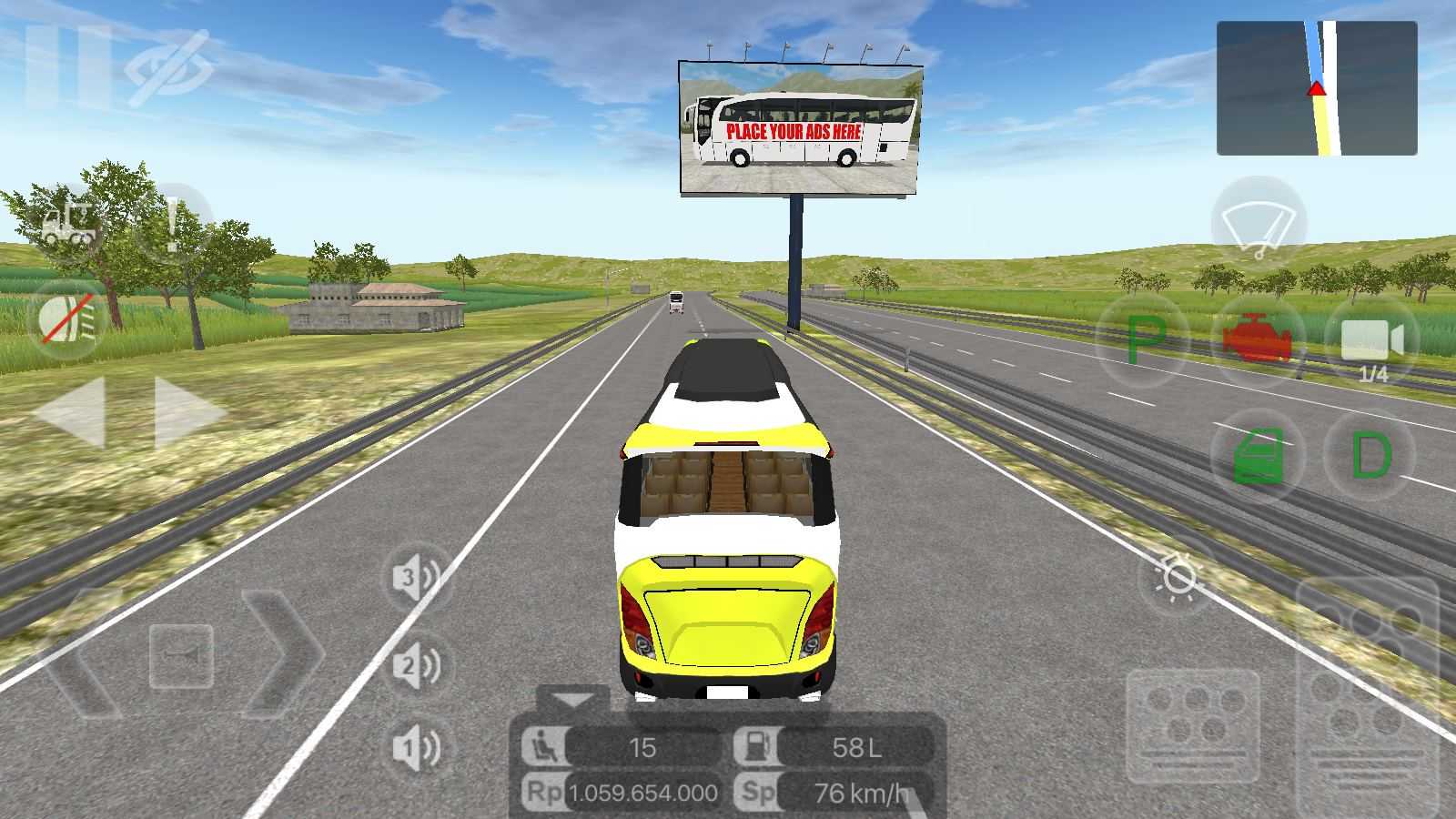Pause the game with the pause button
The width and height of the screenshot is (1456, 819).
[x=68, y=66]
